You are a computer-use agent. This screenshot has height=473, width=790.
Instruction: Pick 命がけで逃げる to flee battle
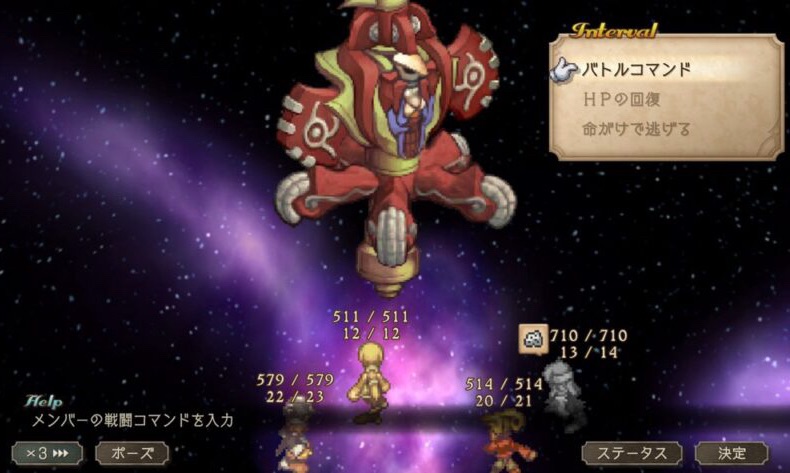click(637, 129)
